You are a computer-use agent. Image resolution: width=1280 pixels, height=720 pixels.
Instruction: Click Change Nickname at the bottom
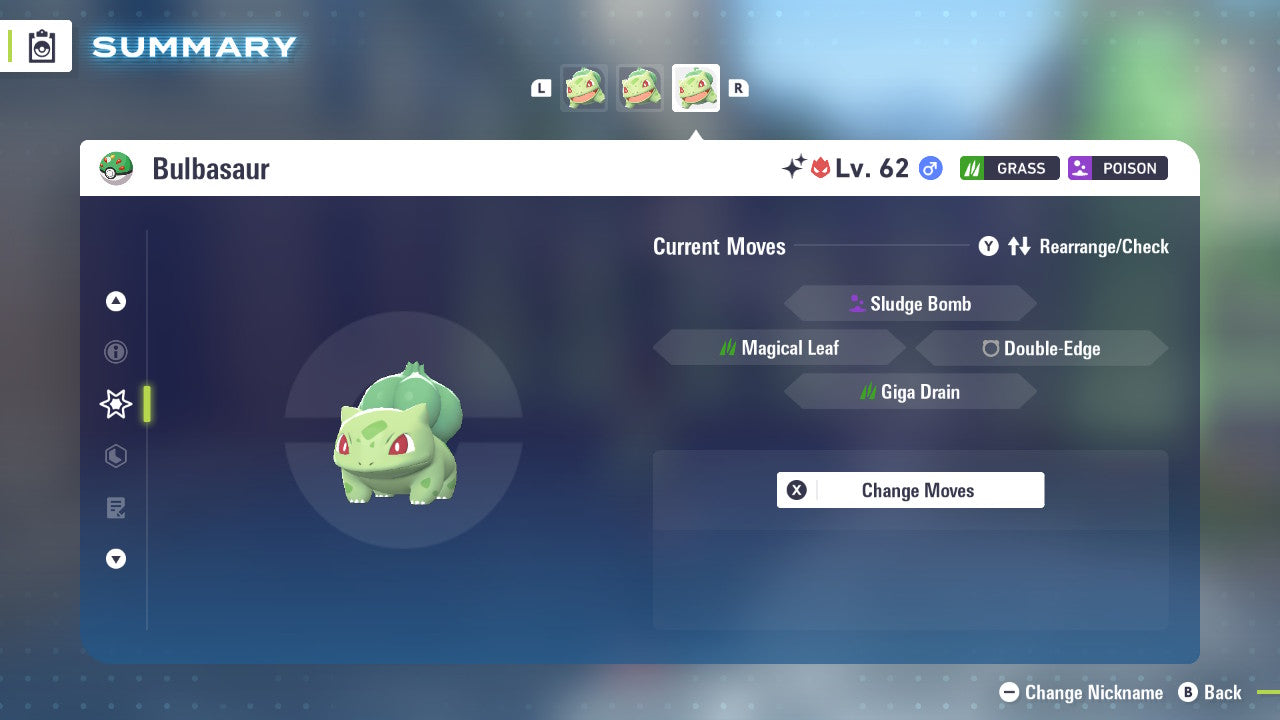1080,692
